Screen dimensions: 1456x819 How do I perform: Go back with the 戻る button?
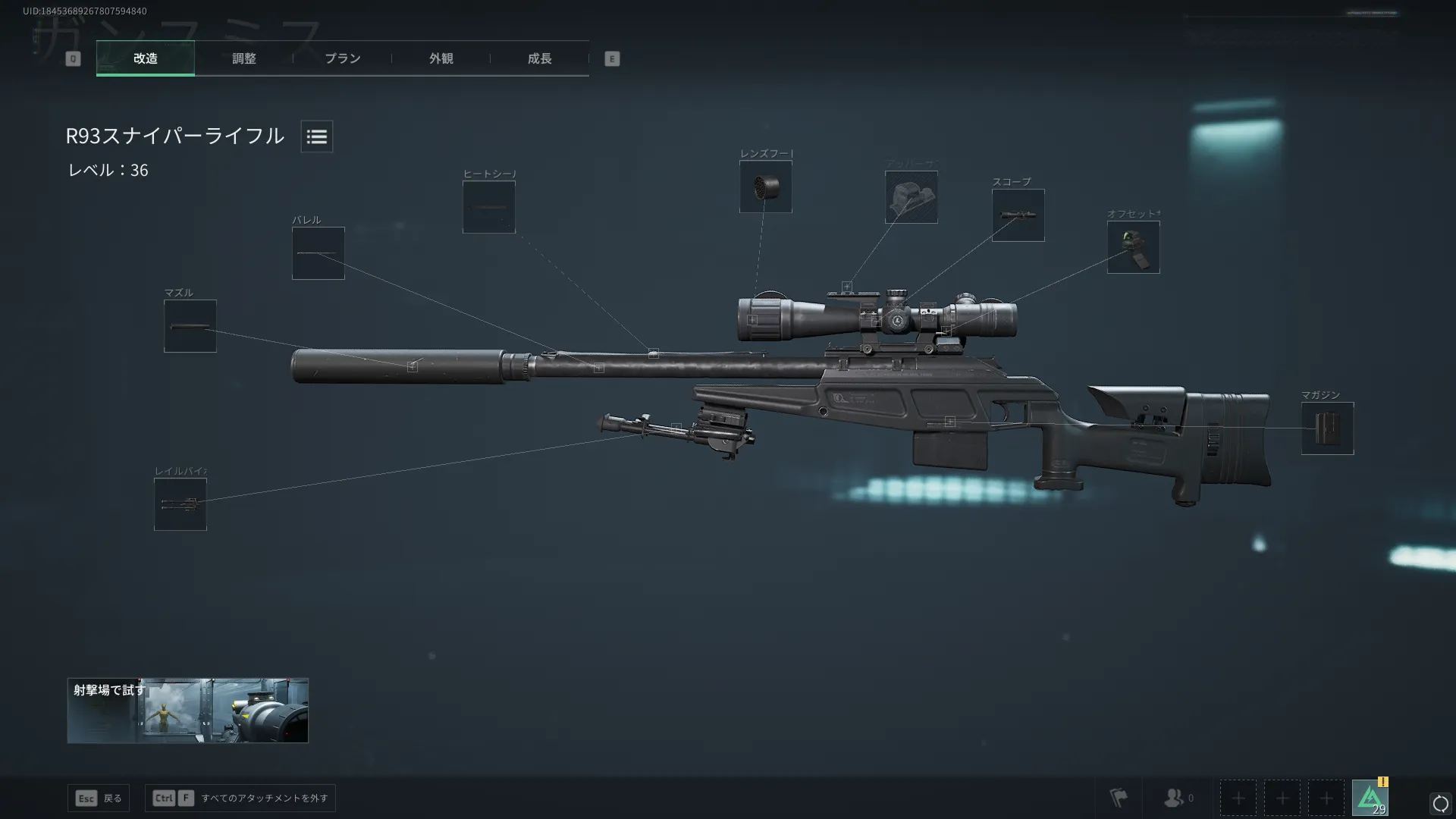99,798
